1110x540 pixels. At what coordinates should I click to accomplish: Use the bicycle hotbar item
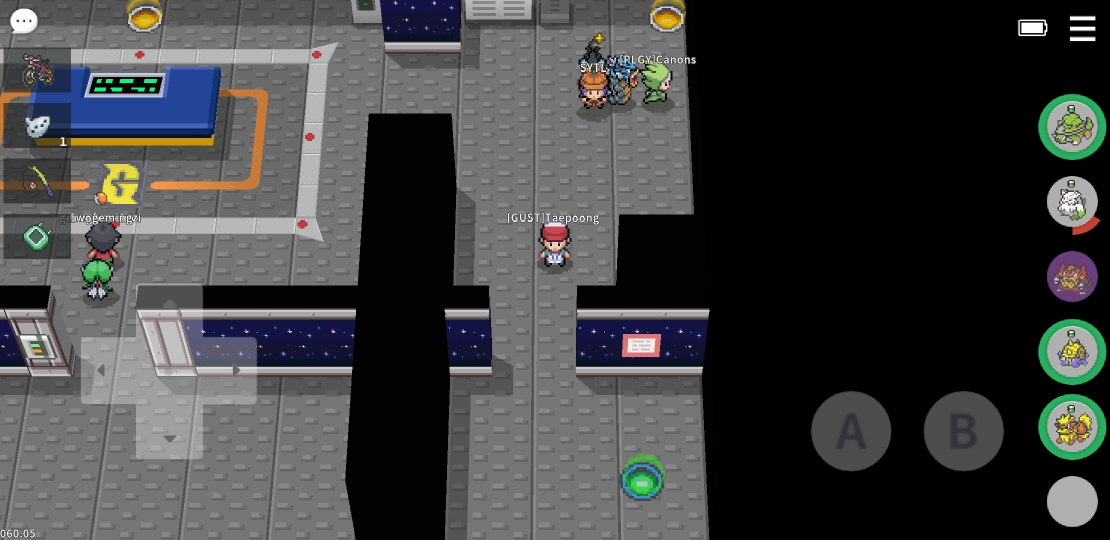(37, 70)
